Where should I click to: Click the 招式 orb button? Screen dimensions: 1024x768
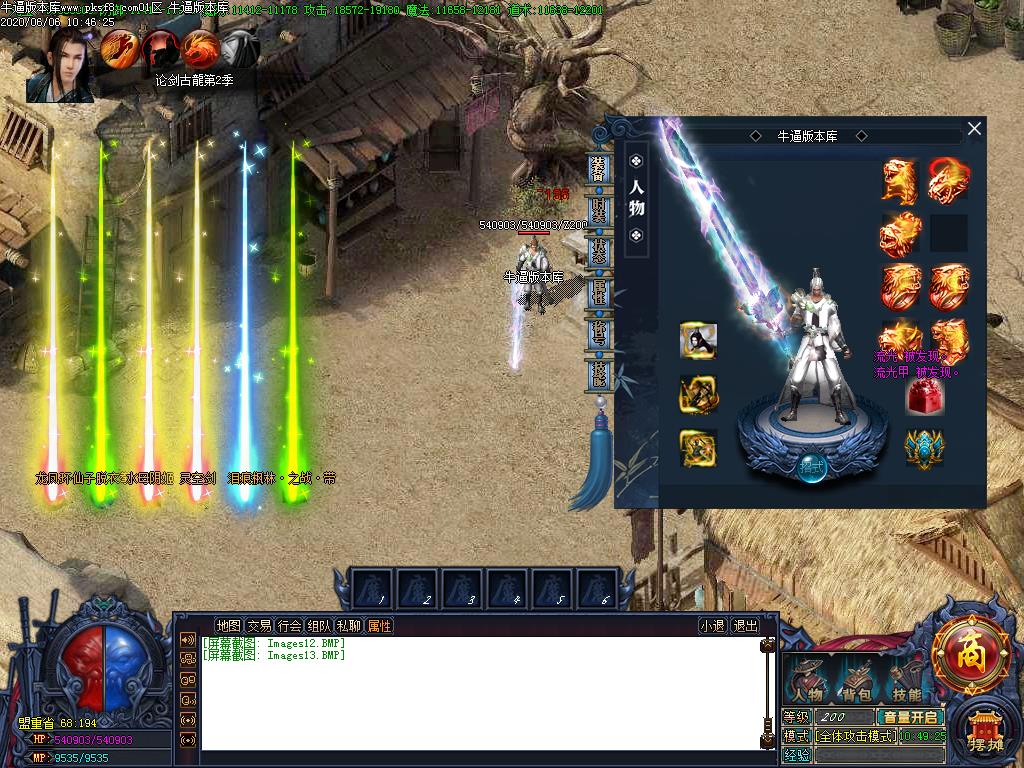pos(811,467)
